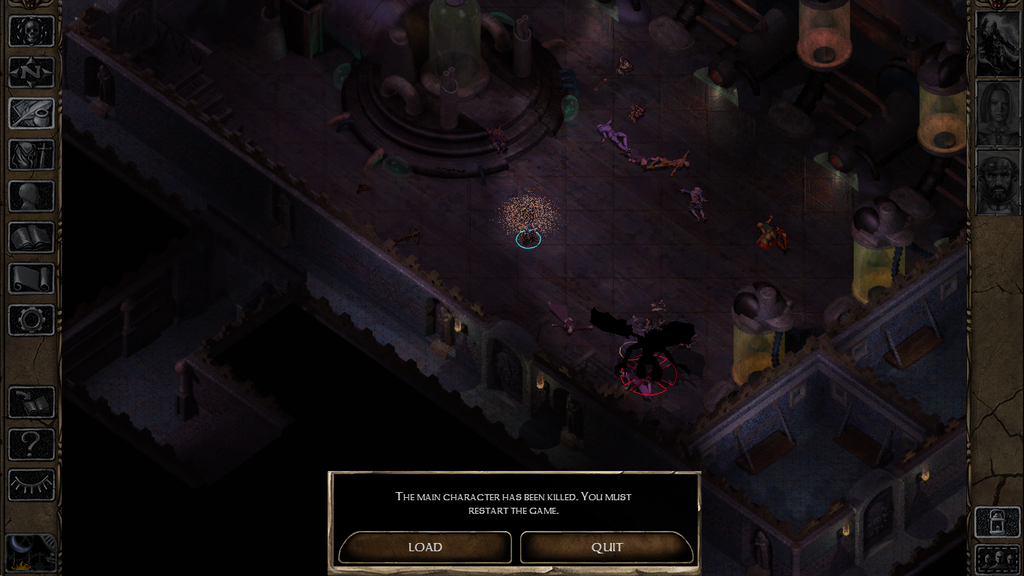The image size is (1024, 576).
Task: Click the icon below the gear button
Action: coord(31,402)
